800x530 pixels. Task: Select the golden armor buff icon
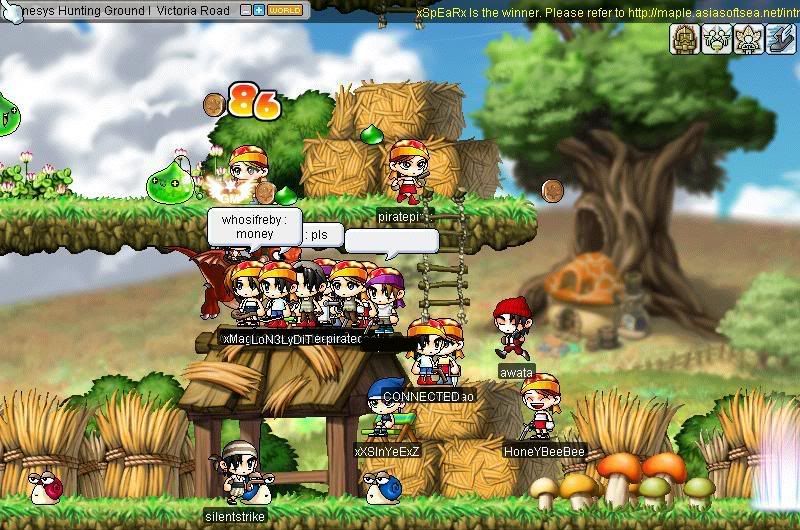coord(684,39)
